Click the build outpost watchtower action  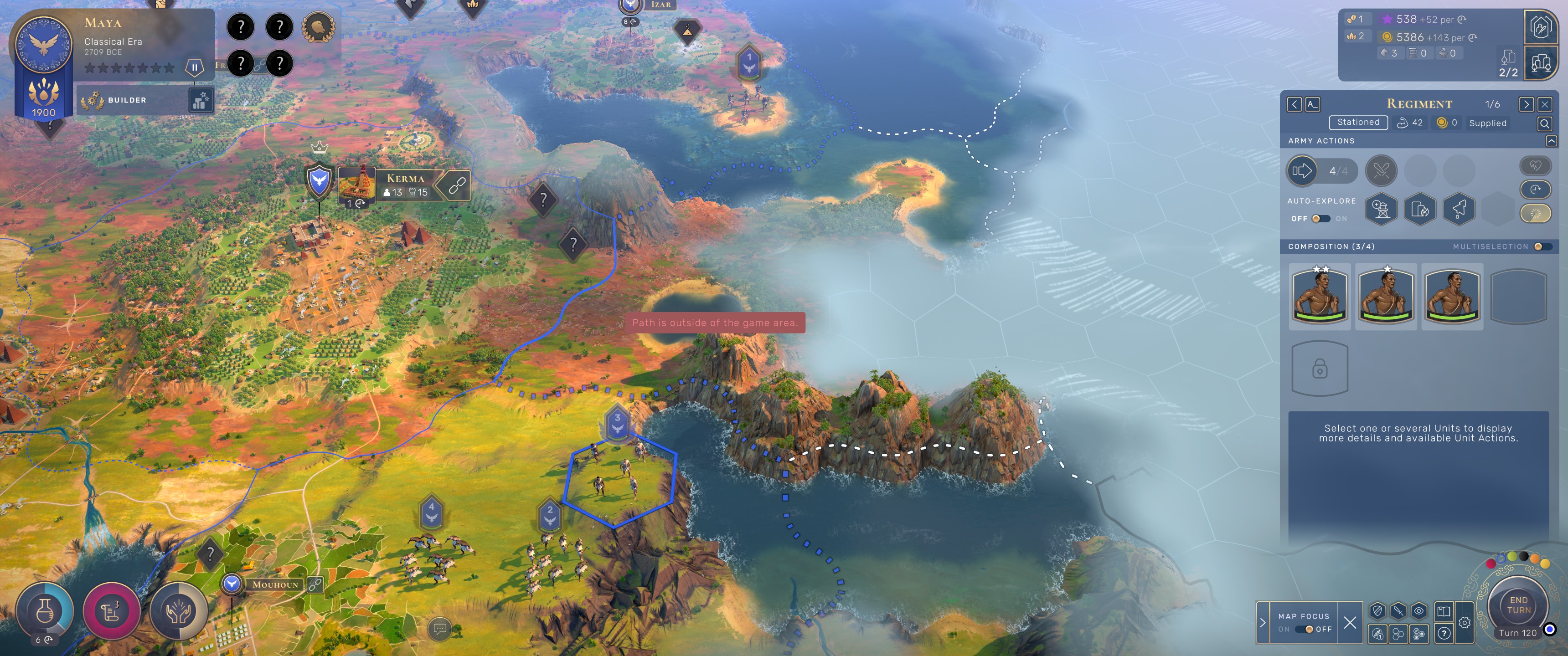point(1381,210)
